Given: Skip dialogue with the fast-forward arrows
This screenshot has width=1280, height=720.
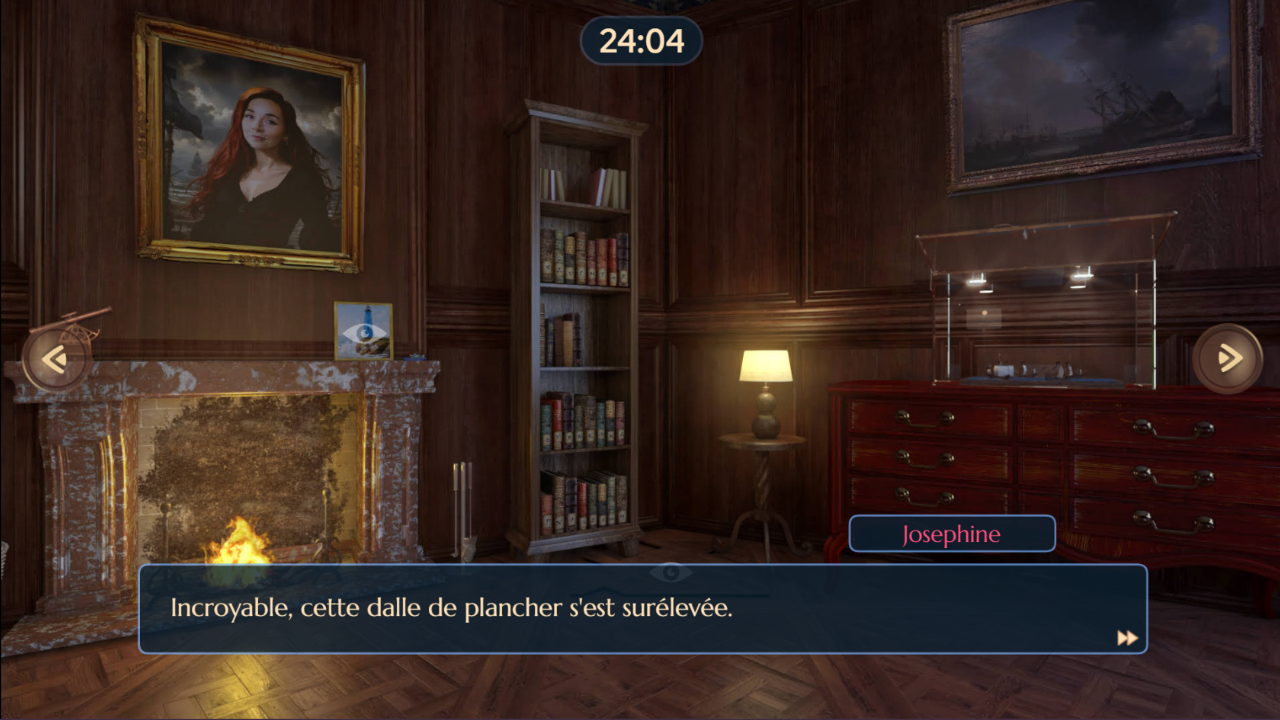Looking at the screenshot, I should [x=1127, y=638].
